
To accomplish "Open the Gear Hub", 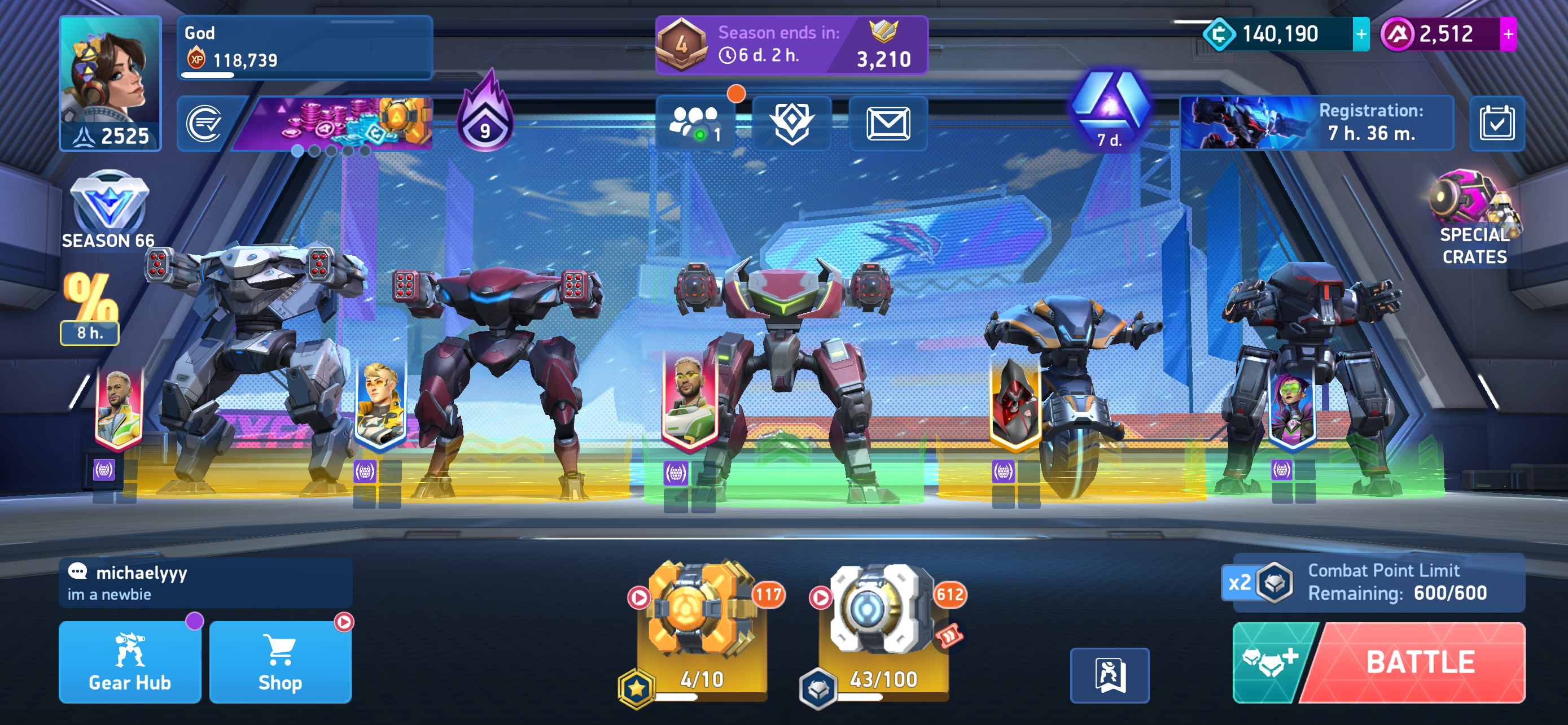I will pyautogui.click(x=130, y=662).
